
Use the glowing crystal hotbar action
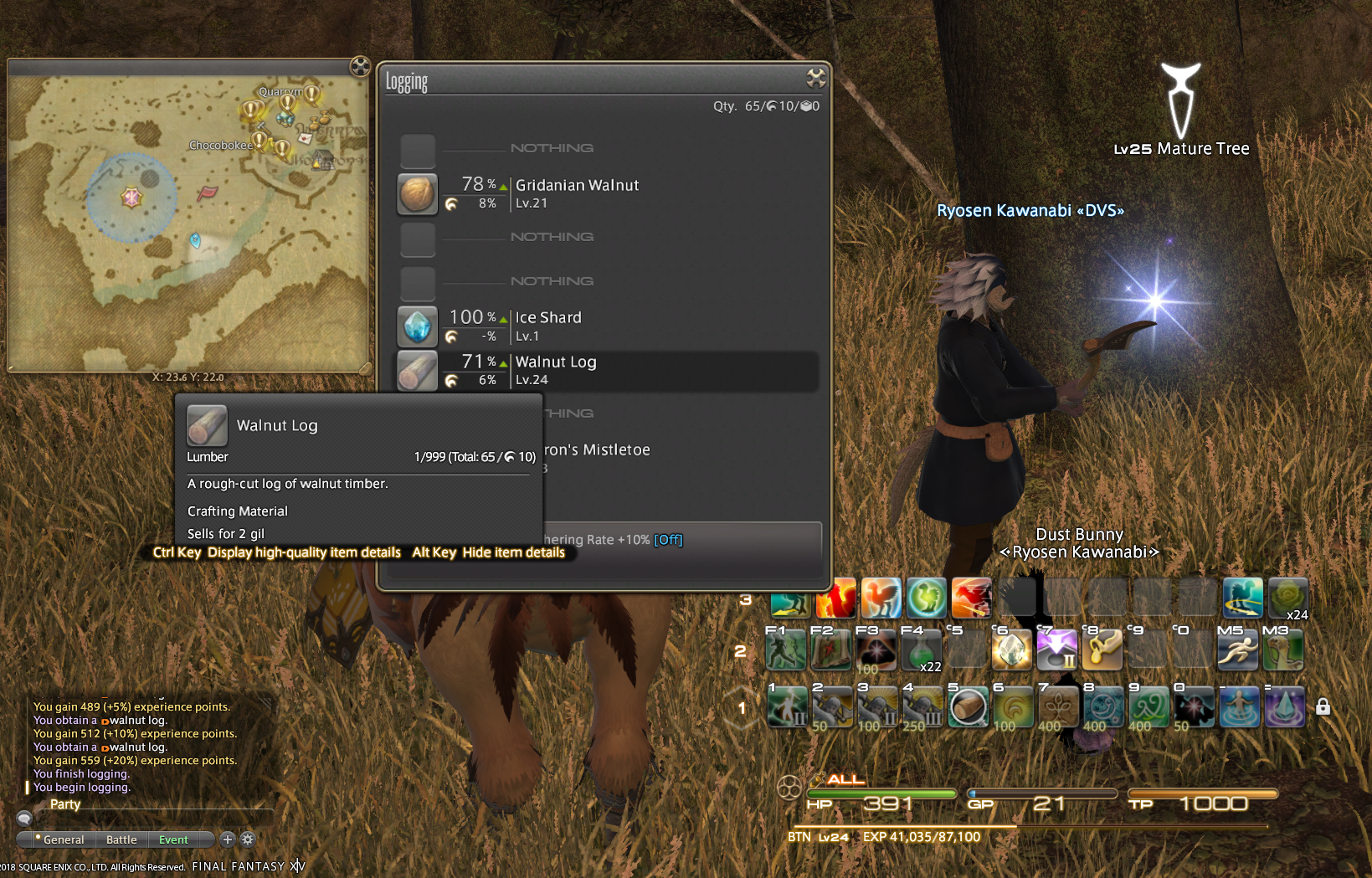point(1011,650)
